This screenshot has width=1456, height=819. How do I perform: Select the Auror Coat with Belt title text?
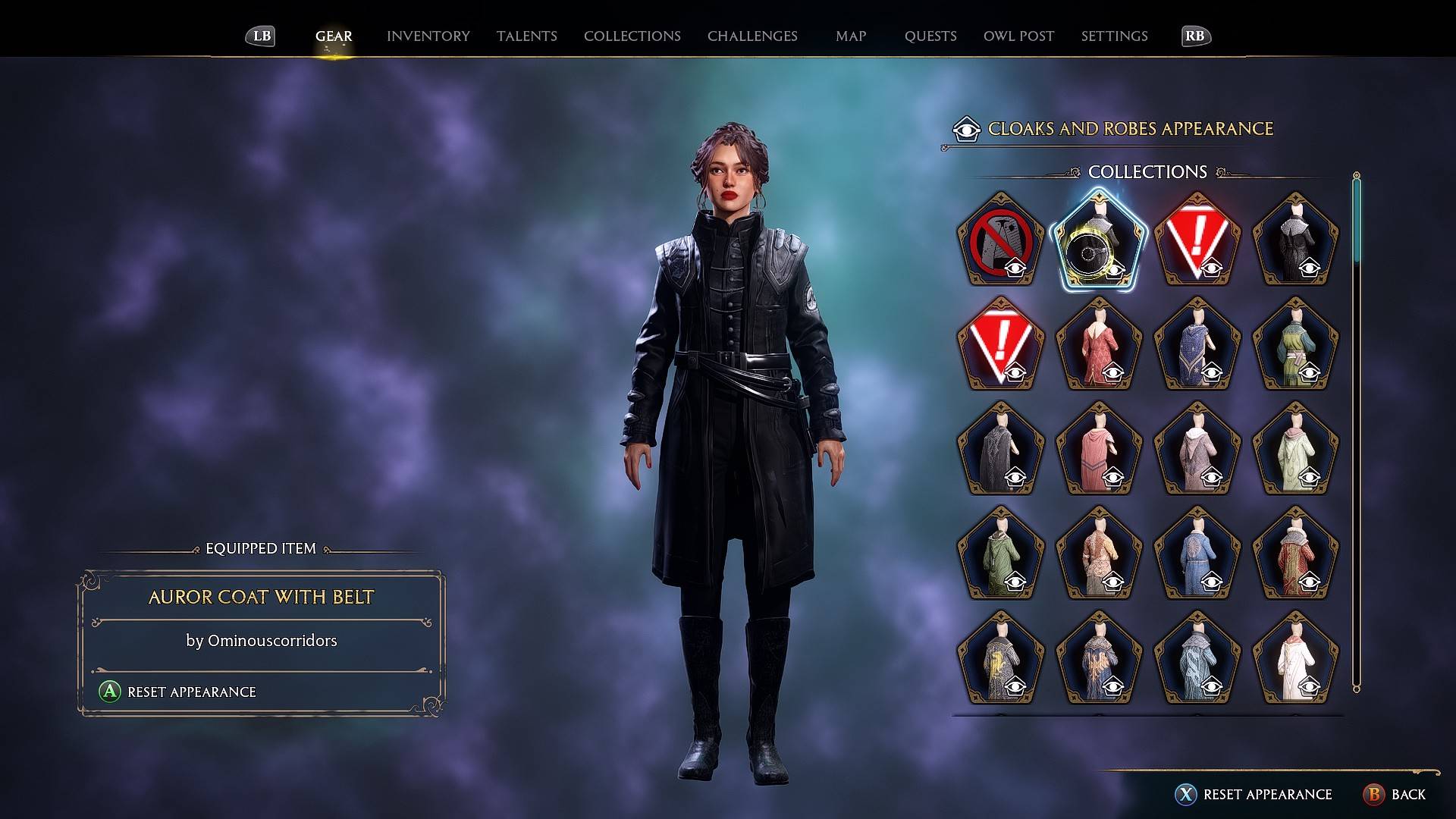coord(260,598)
